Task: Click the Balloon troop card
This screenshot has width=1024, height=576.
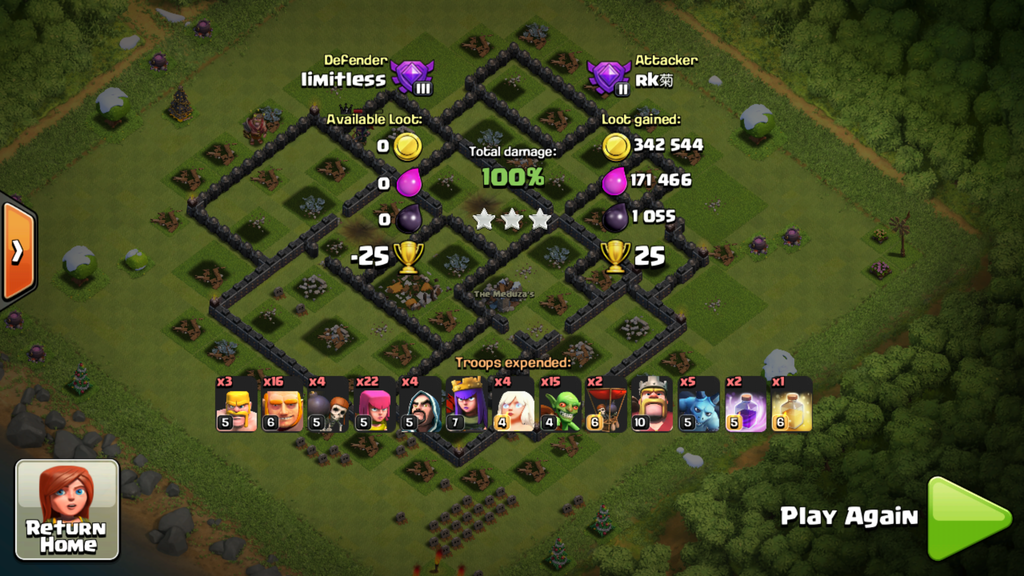Action: pos(607,405)
